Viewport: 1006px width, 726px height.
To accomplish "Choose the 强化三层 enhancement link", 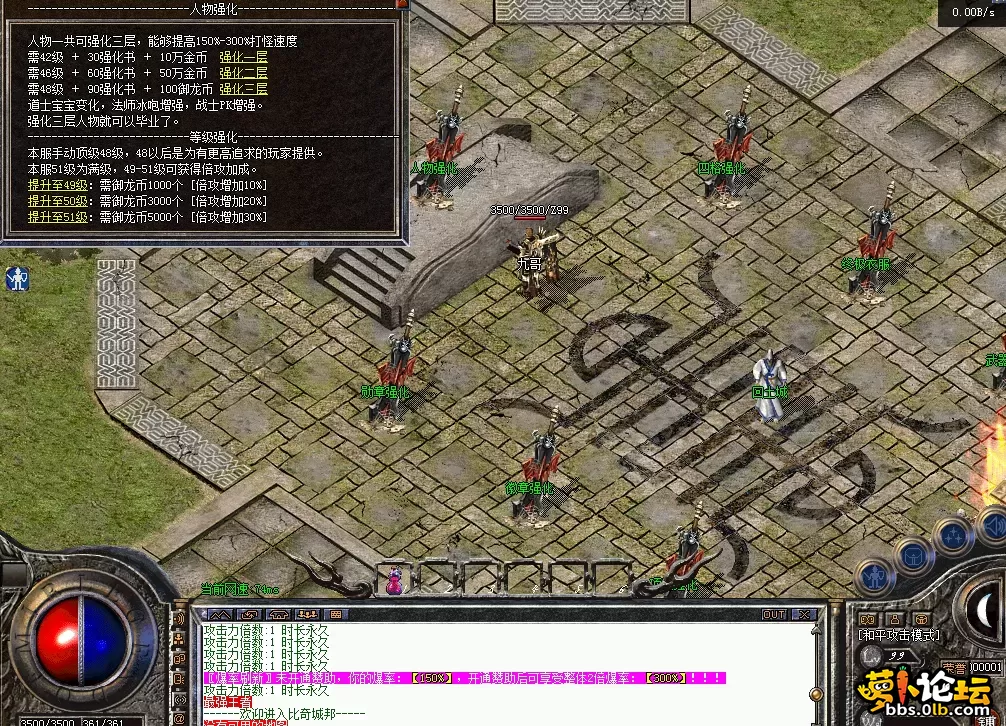I will [x=243, y=89].
